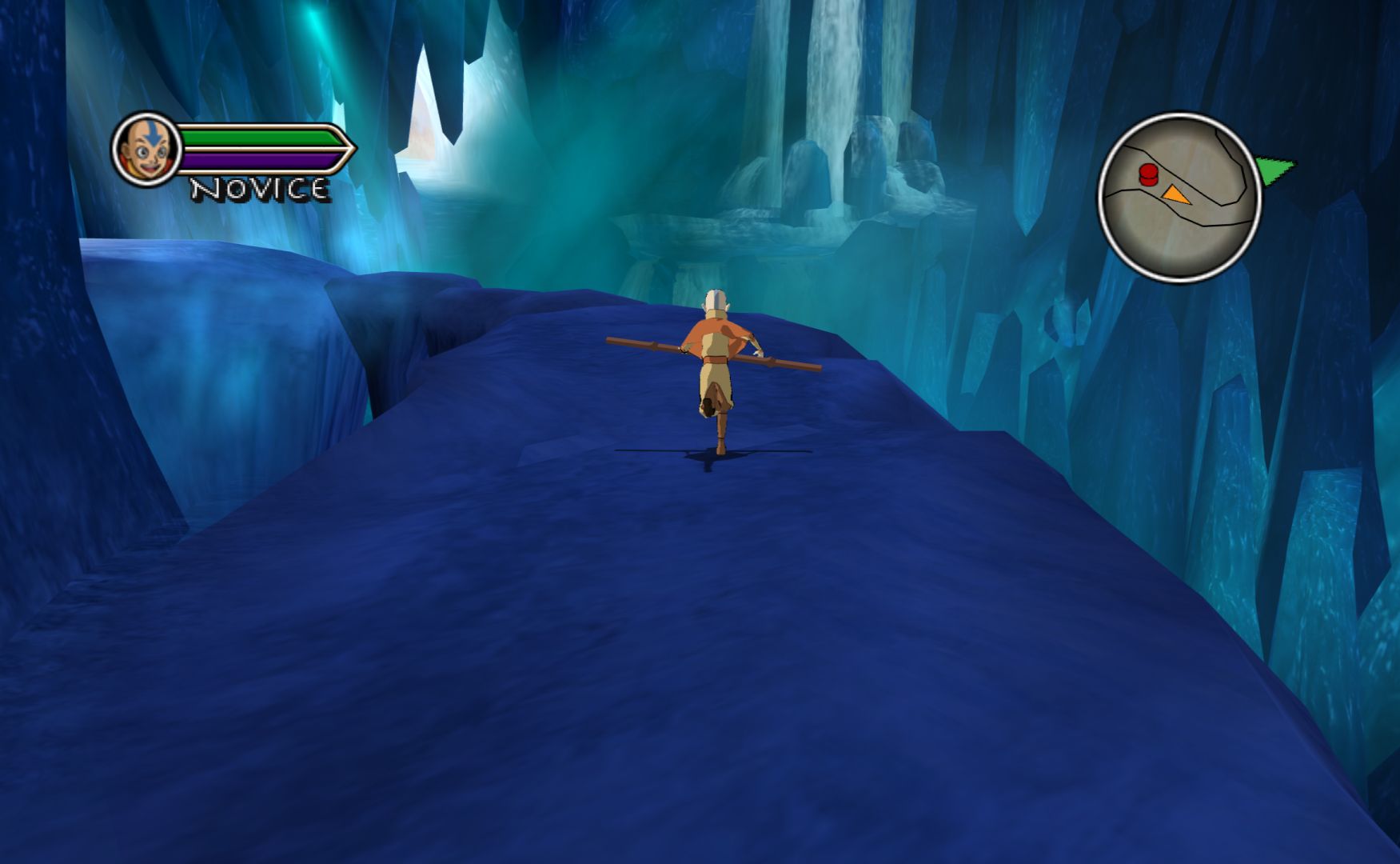Screen dimensions: 1400x864
Task: Select the red marker on the minimap
Action: 1148,174
